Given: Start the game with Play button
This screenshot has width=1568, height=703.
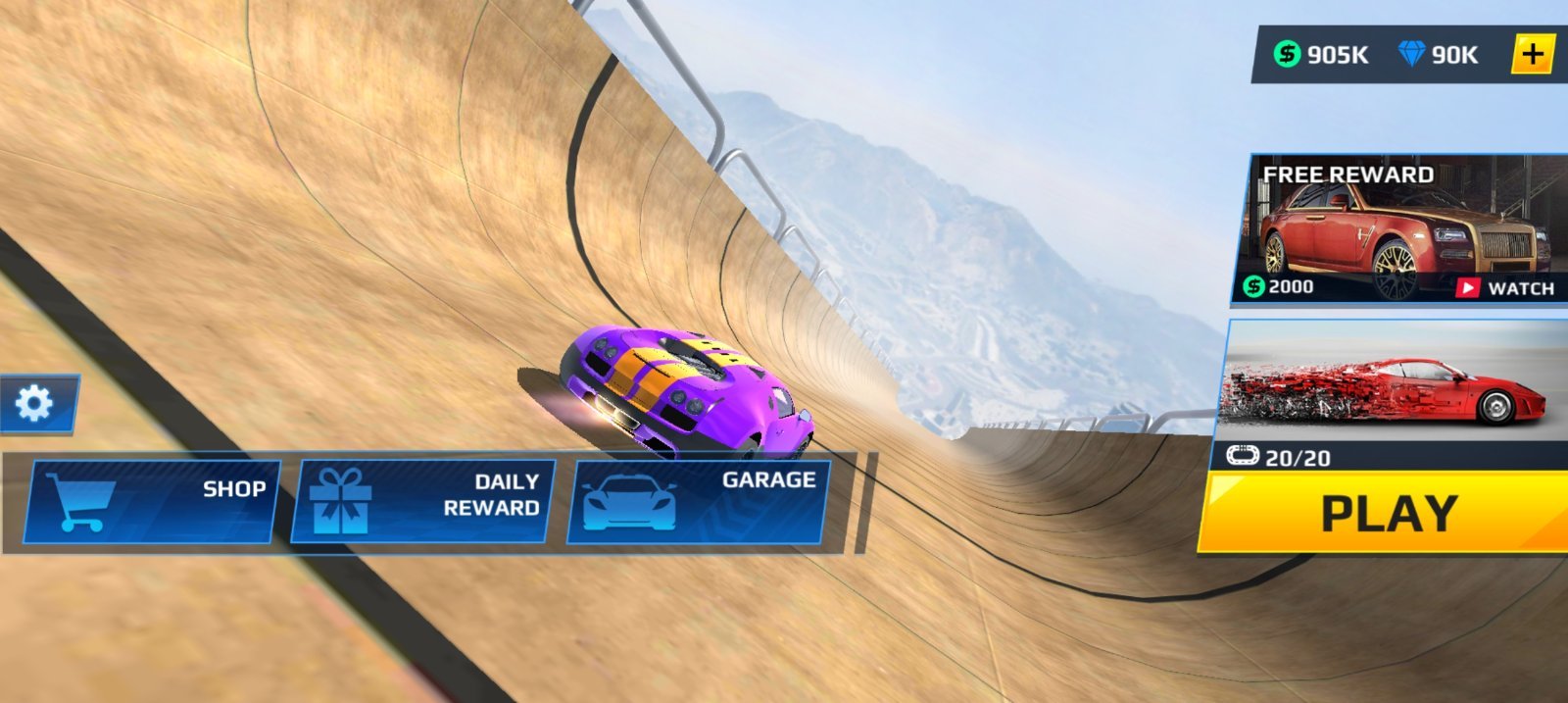Looking at the screenshot, I should pyautogui.click(x=1387, y=513).
